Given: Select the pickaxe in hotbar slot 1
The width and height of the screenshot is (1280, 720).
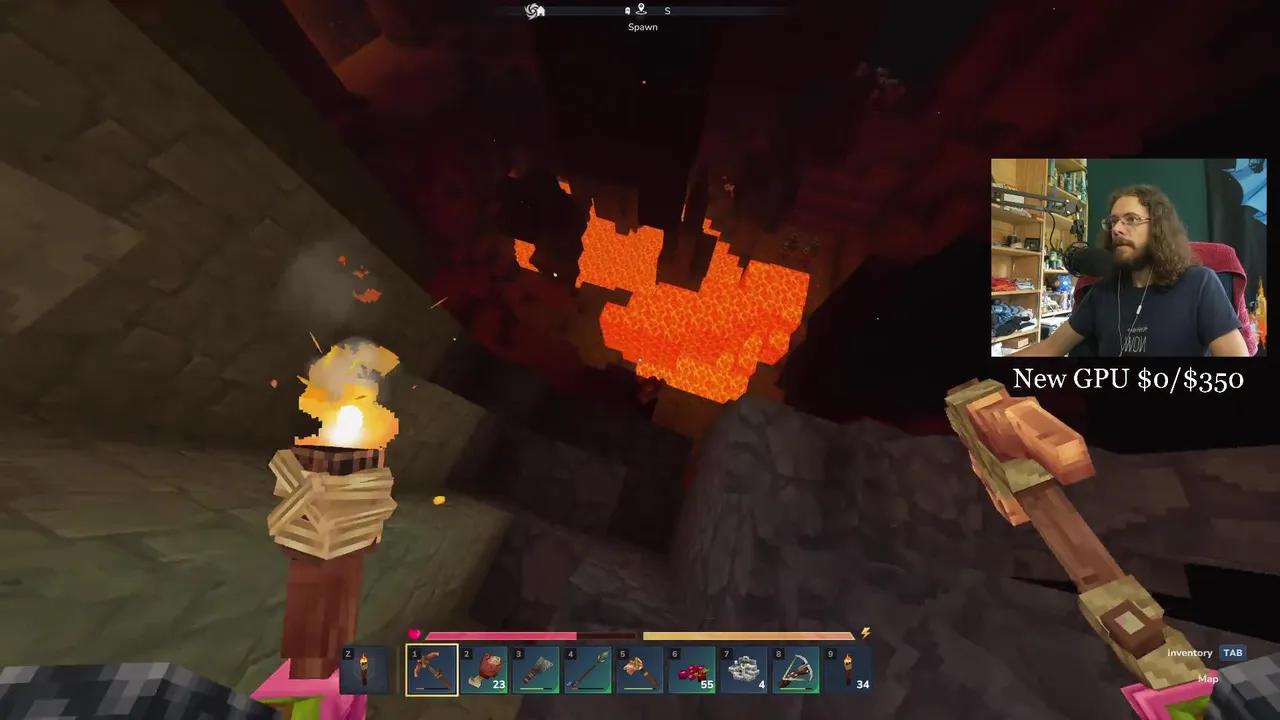Looking at the screenshot, I should [431, 669].
